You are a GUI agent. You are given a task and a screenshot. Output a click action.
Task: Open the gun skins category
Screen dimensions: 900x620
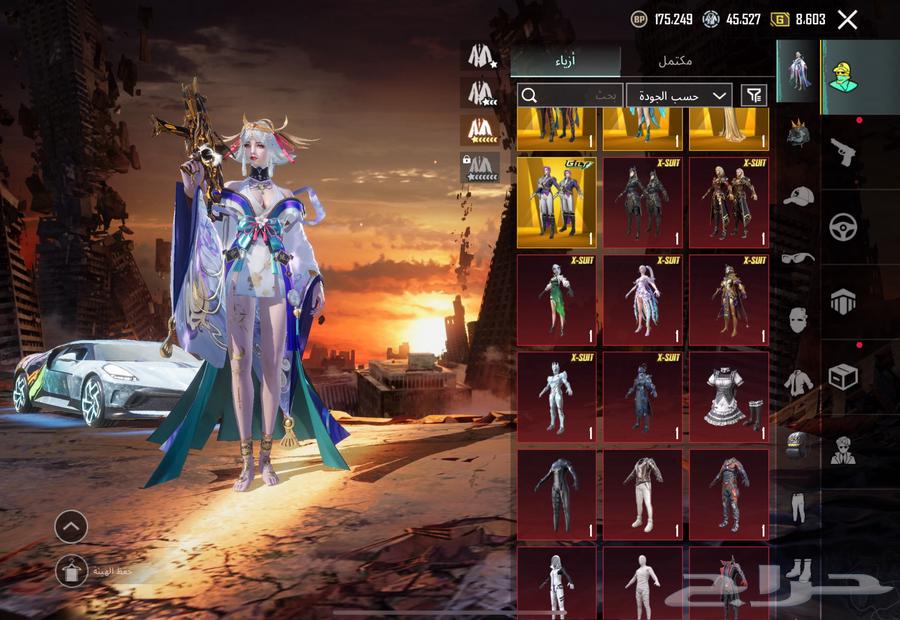point(843,152)
